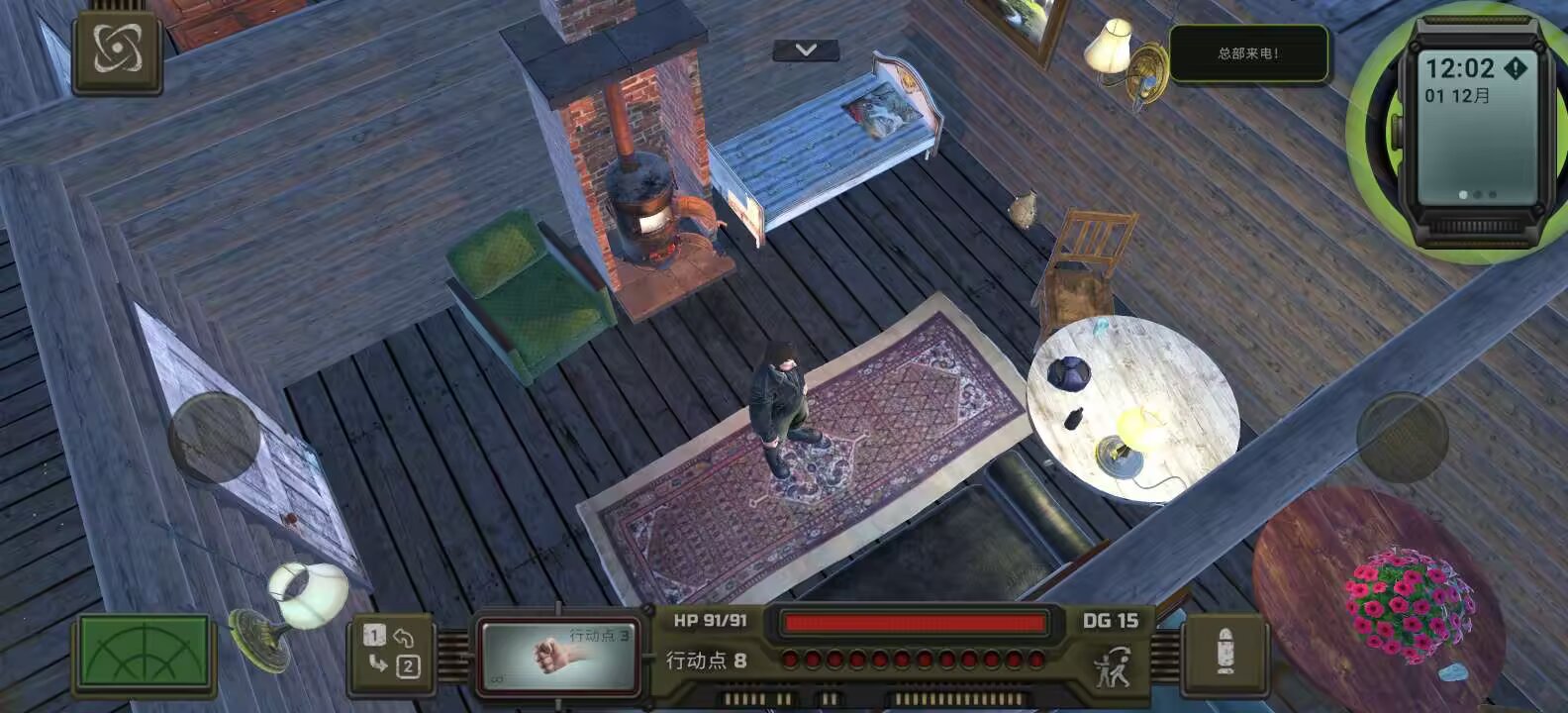Open the atom menu icon at top left
The height and width of the screenshot is (713, 1568).
pyautogui.click(x=116, y=51)
